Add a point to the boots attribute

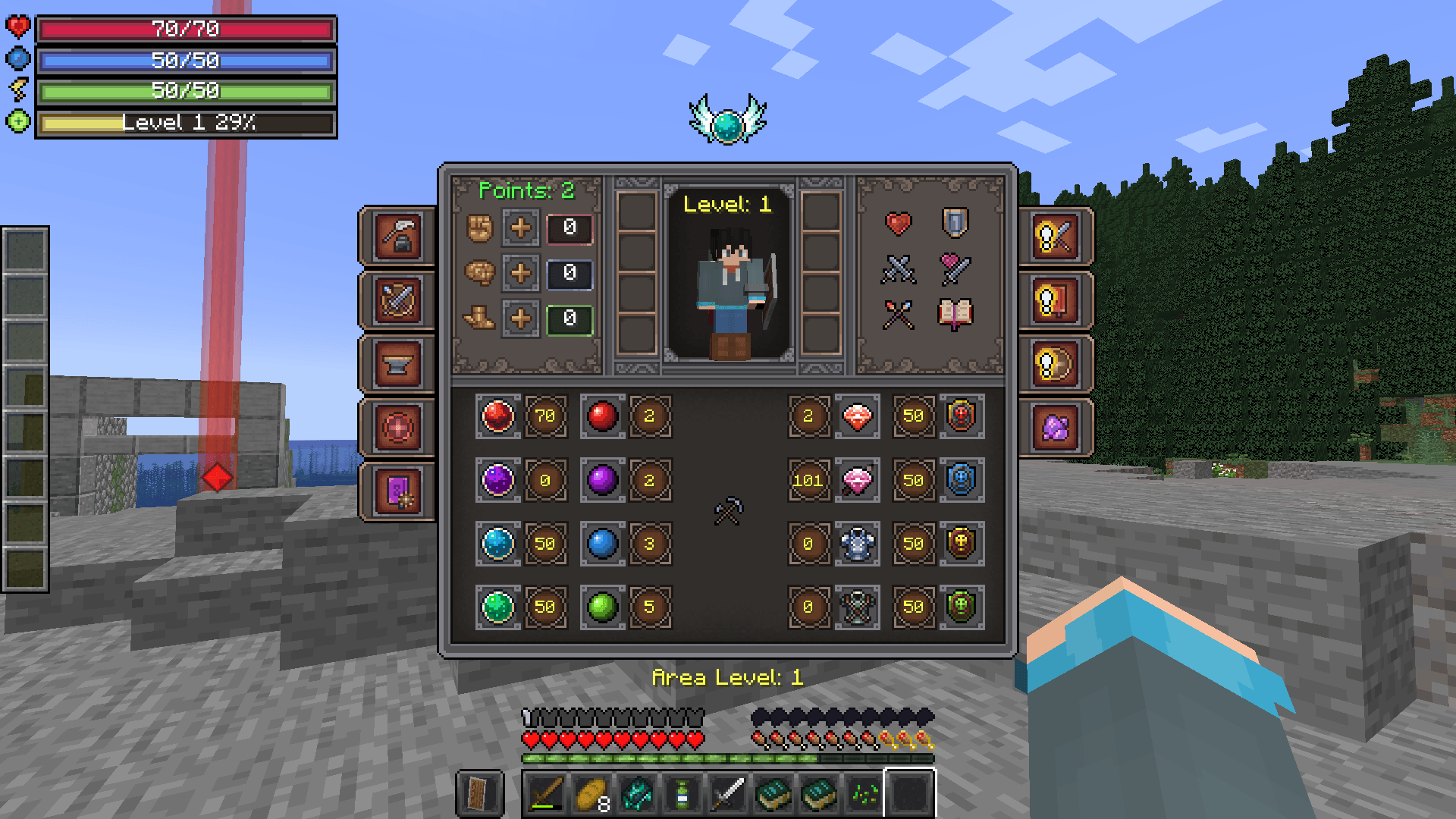click(x=521, y=318)
